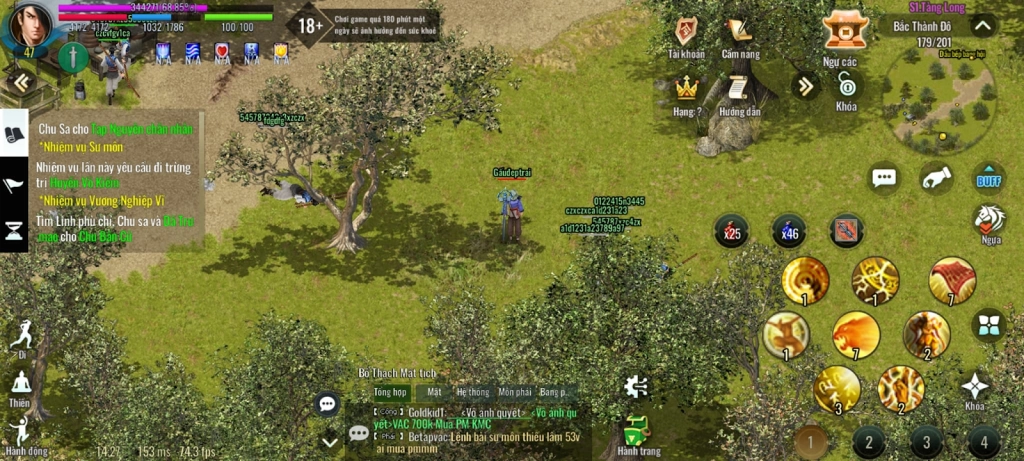The width and height of the screenshot is (1024, 461).
Task: Open the Hướng dẫn guide scroll
Action: [739, 89]
